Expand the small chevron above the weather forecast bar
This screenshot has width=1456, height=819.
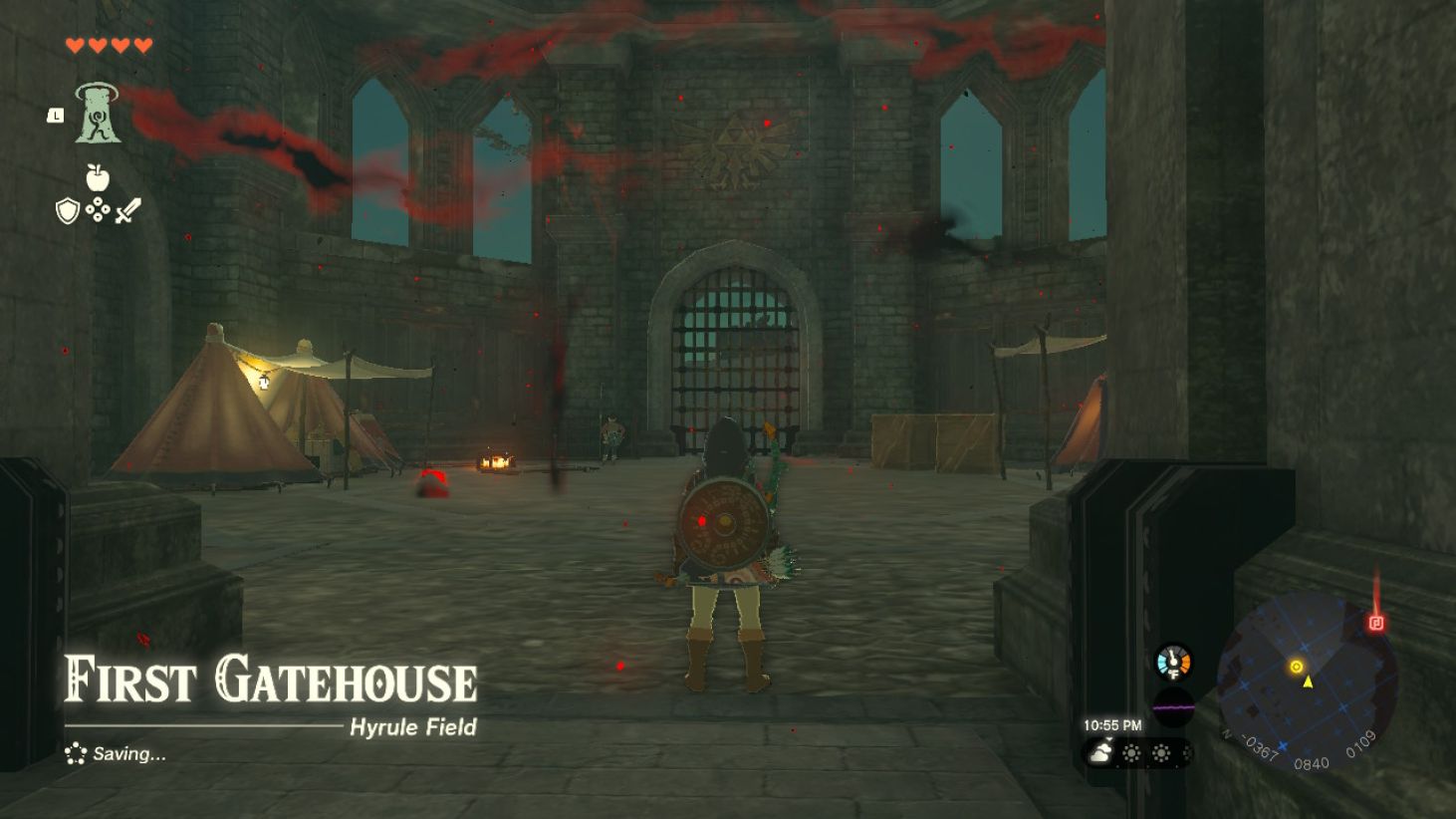click(1107, 738)
